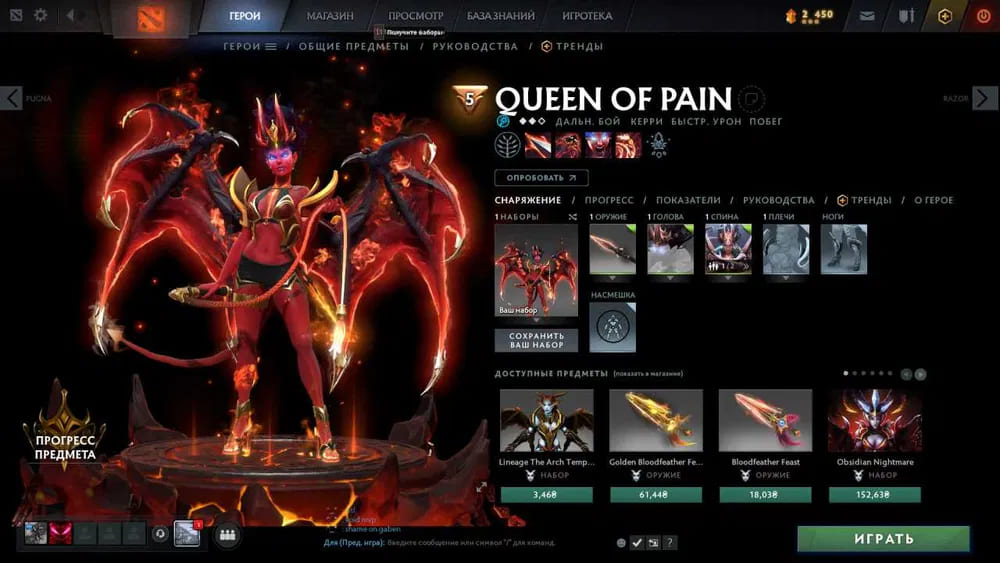The image size is (1000, 563).
Task: Open the Магазин store tab
Action: 329,16
